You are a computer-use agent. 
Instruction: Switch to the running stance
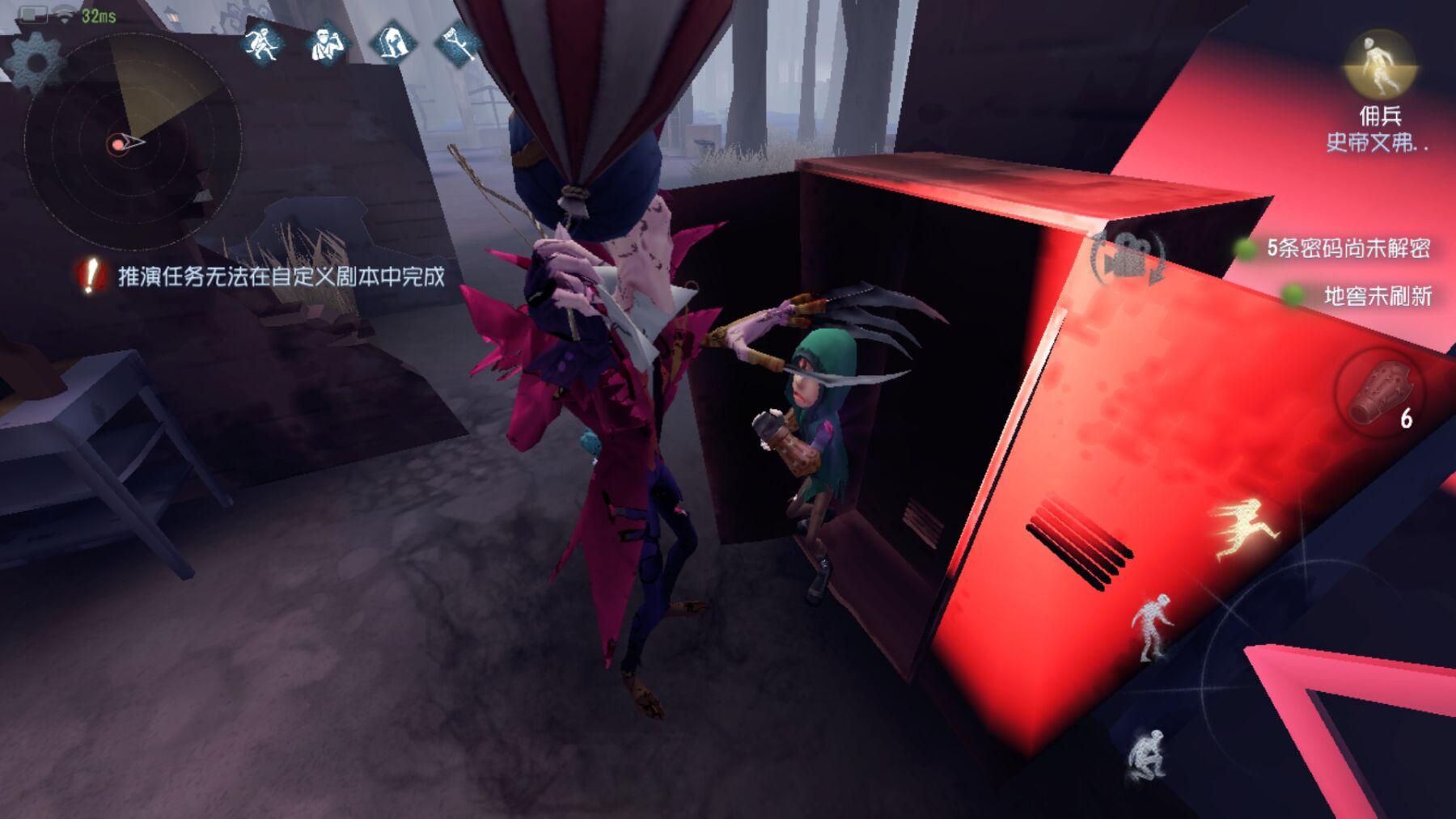1246,528
